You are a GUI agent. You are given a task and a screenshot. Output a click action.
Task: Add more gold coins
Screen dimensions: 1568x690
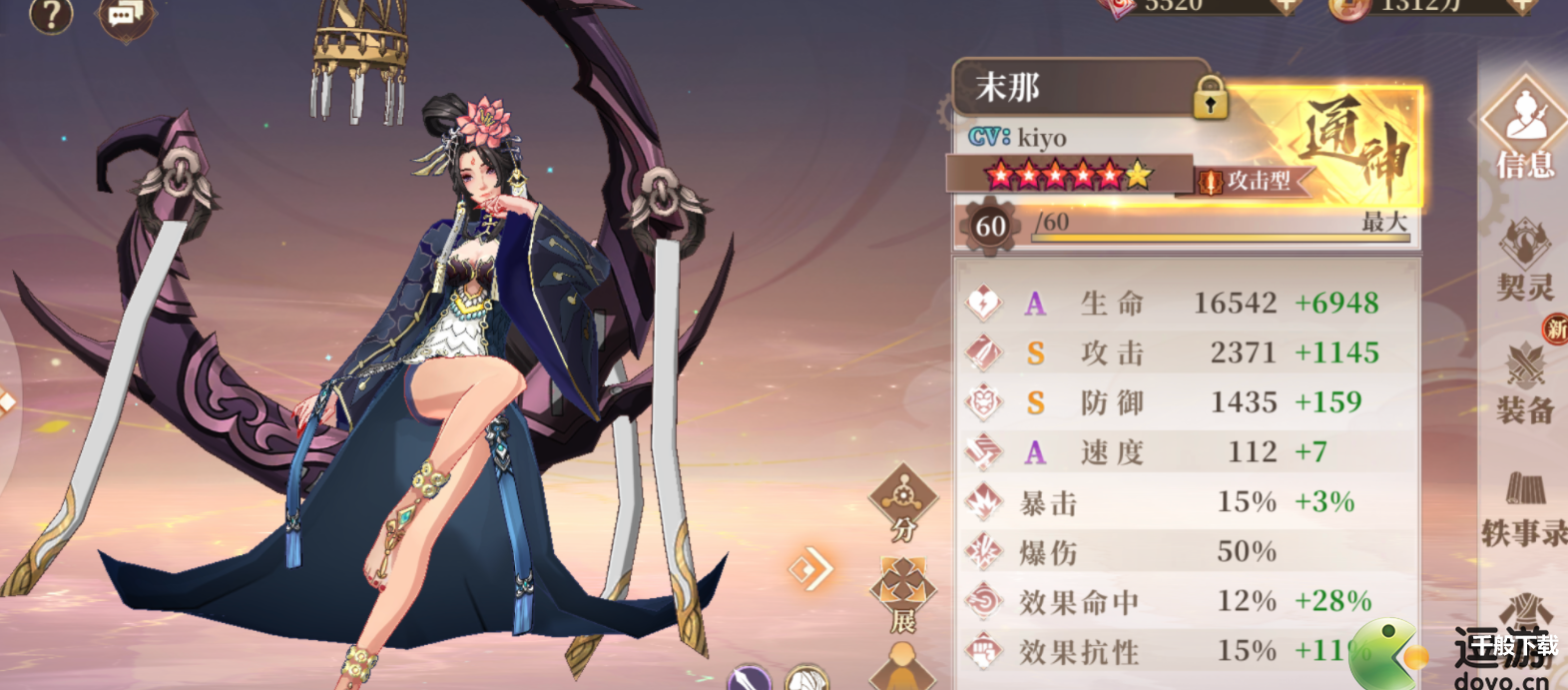click(x=1521, y=6)
